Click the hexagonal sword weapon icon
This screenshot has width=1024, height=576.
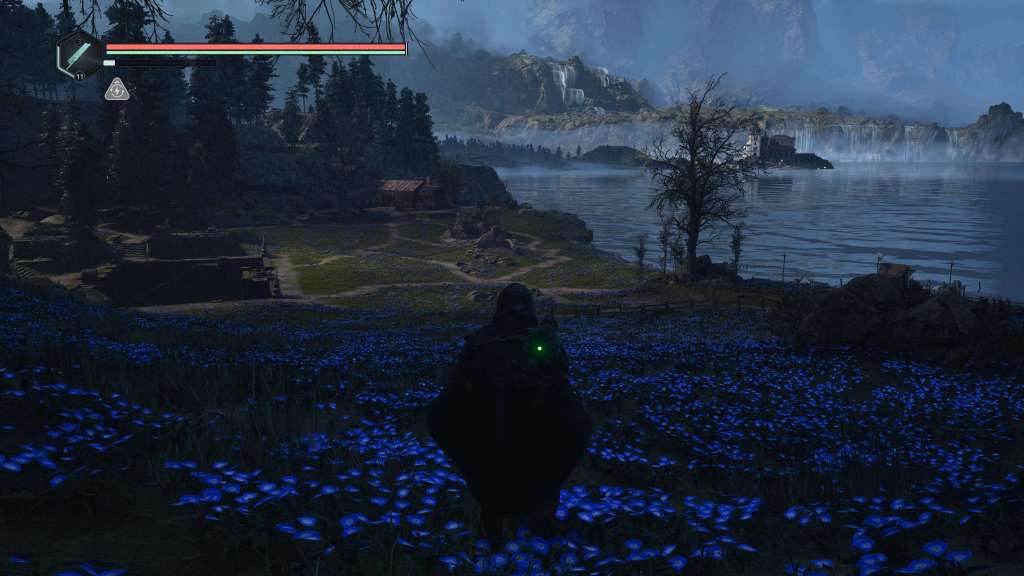point(79,53)
